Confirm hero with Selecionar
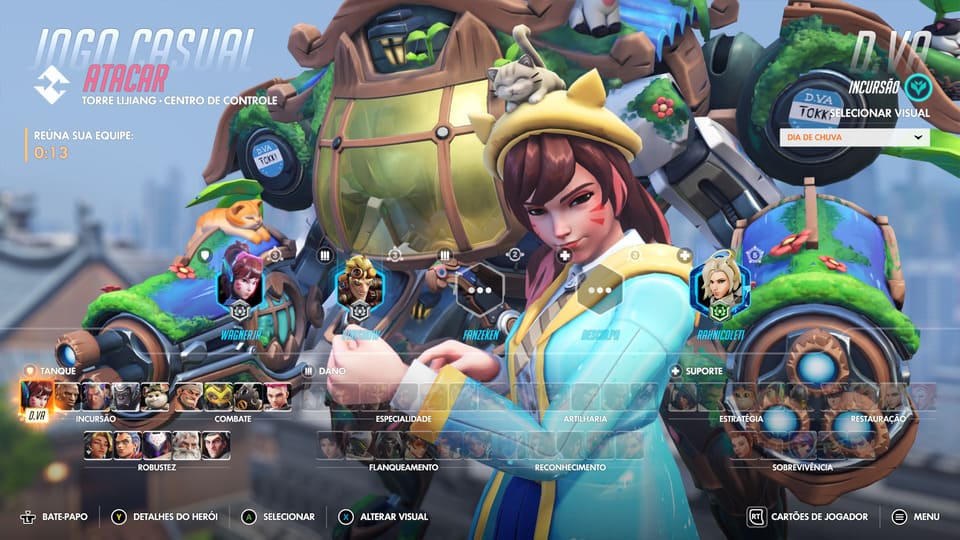 [279, 517]
